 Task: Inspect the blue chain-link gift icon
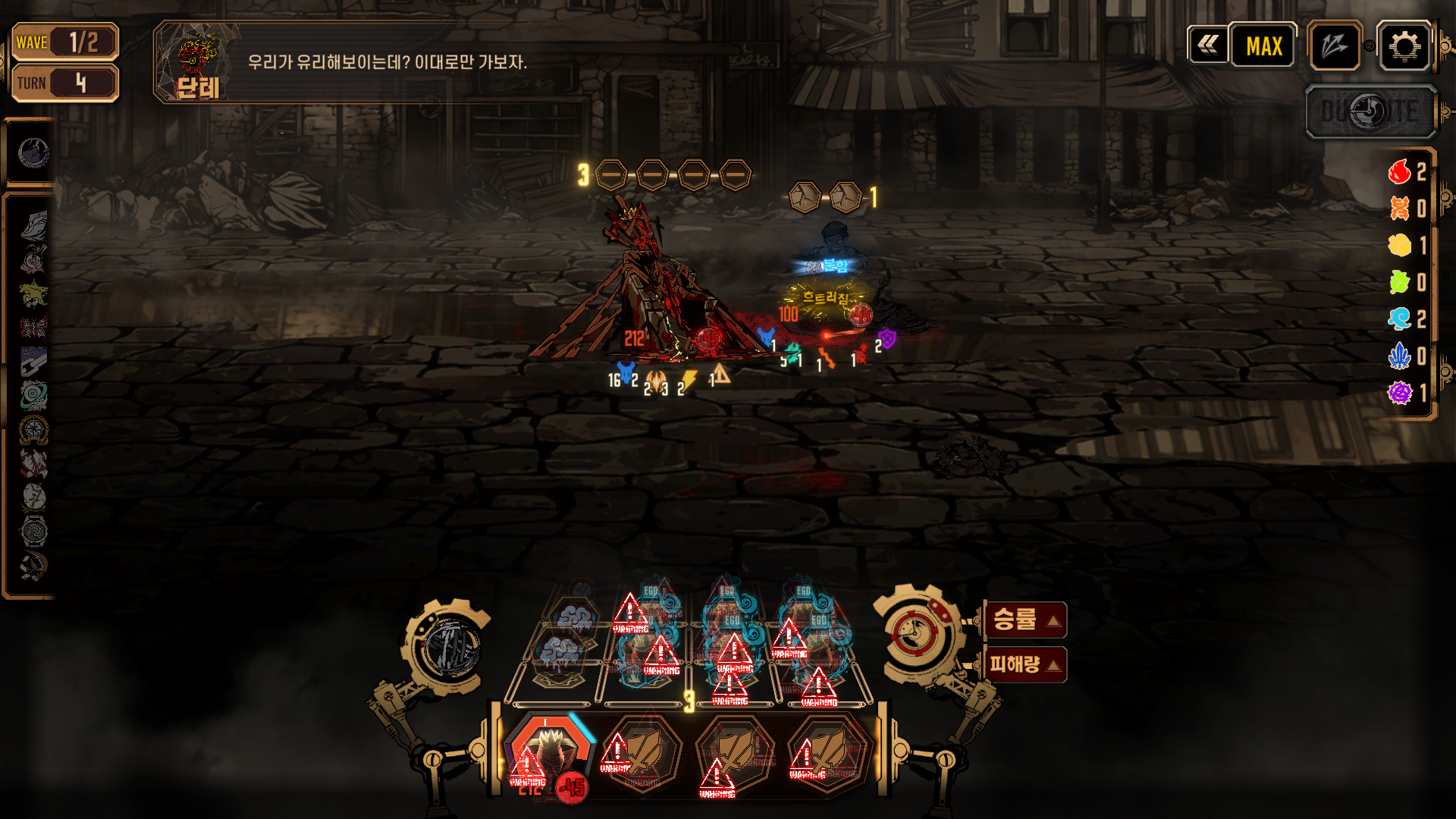(x=33, y=361)
